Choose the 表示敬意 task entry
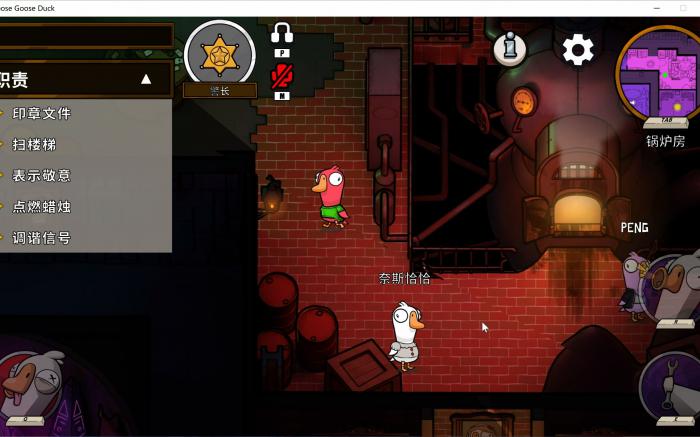Viewport: 700px width, 437px height. [42, 175]
